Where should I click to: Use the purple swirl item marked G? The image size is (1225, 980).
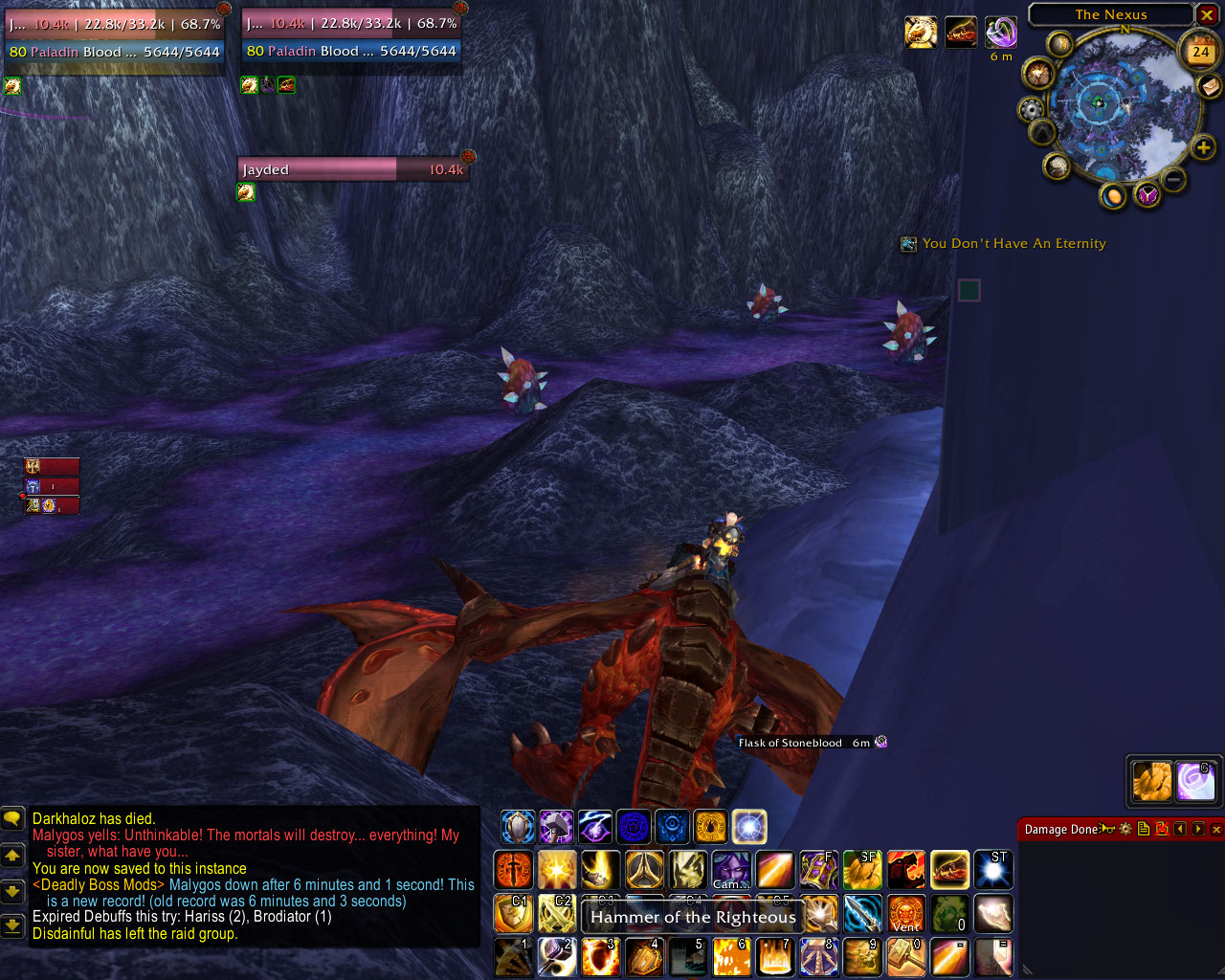point(1196,781)
